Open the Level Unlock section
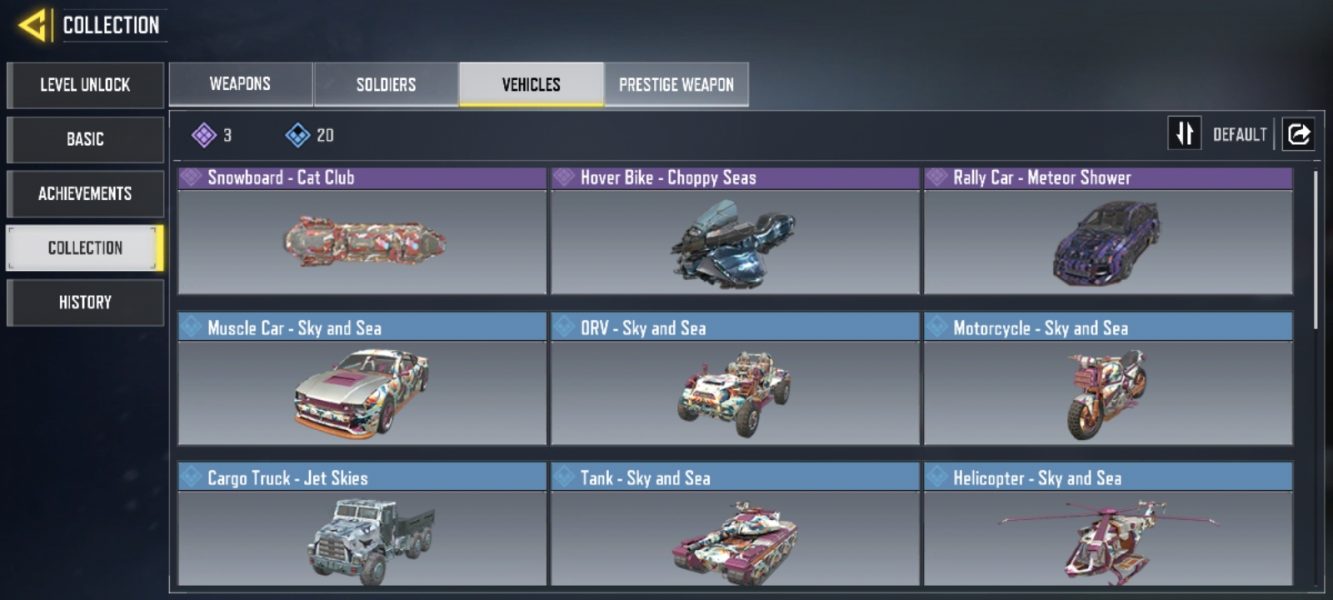 [x=85, y=85]
